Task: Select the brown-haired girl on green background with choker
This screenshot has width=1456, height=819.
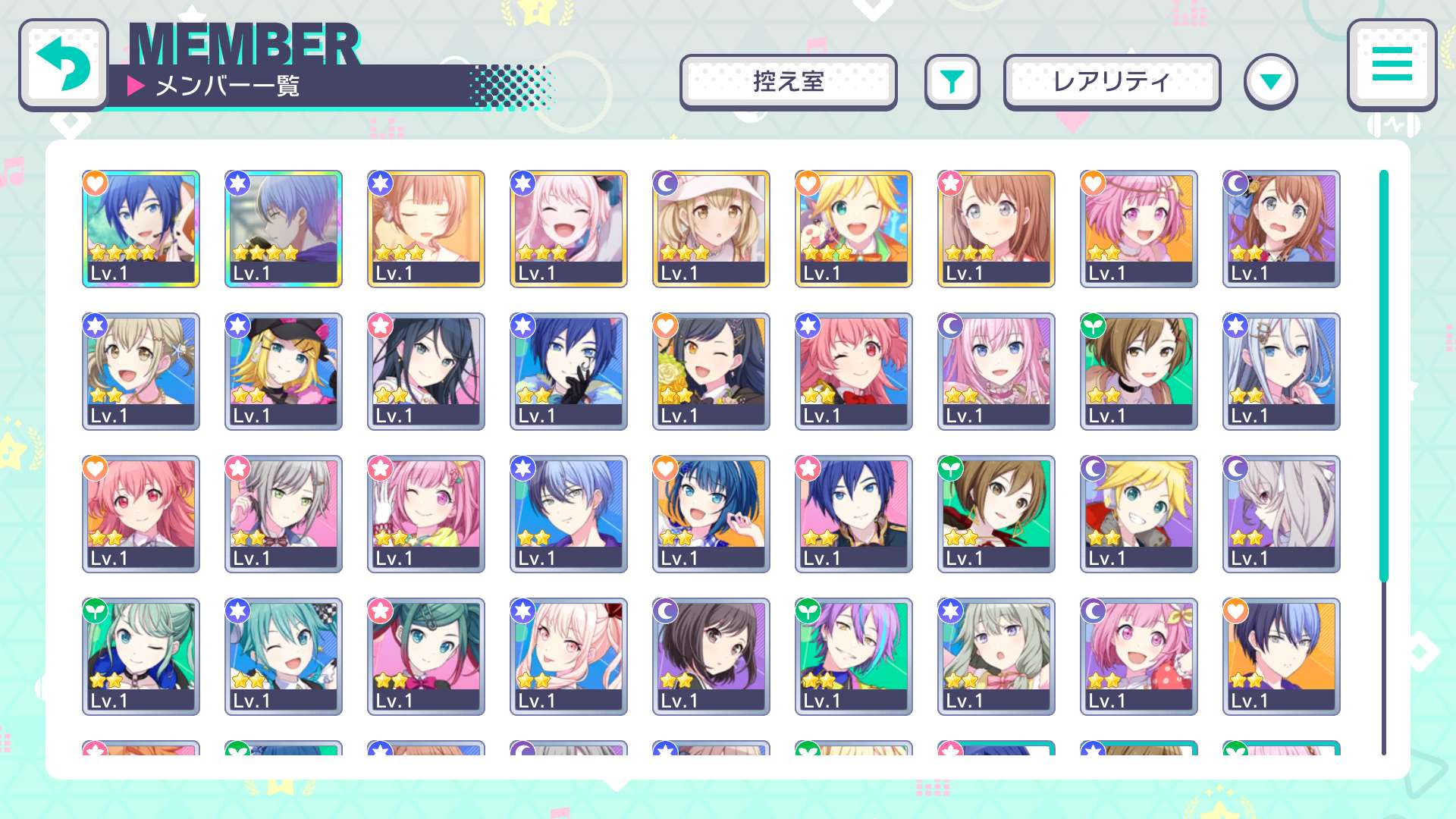Action: [1139, 371]
